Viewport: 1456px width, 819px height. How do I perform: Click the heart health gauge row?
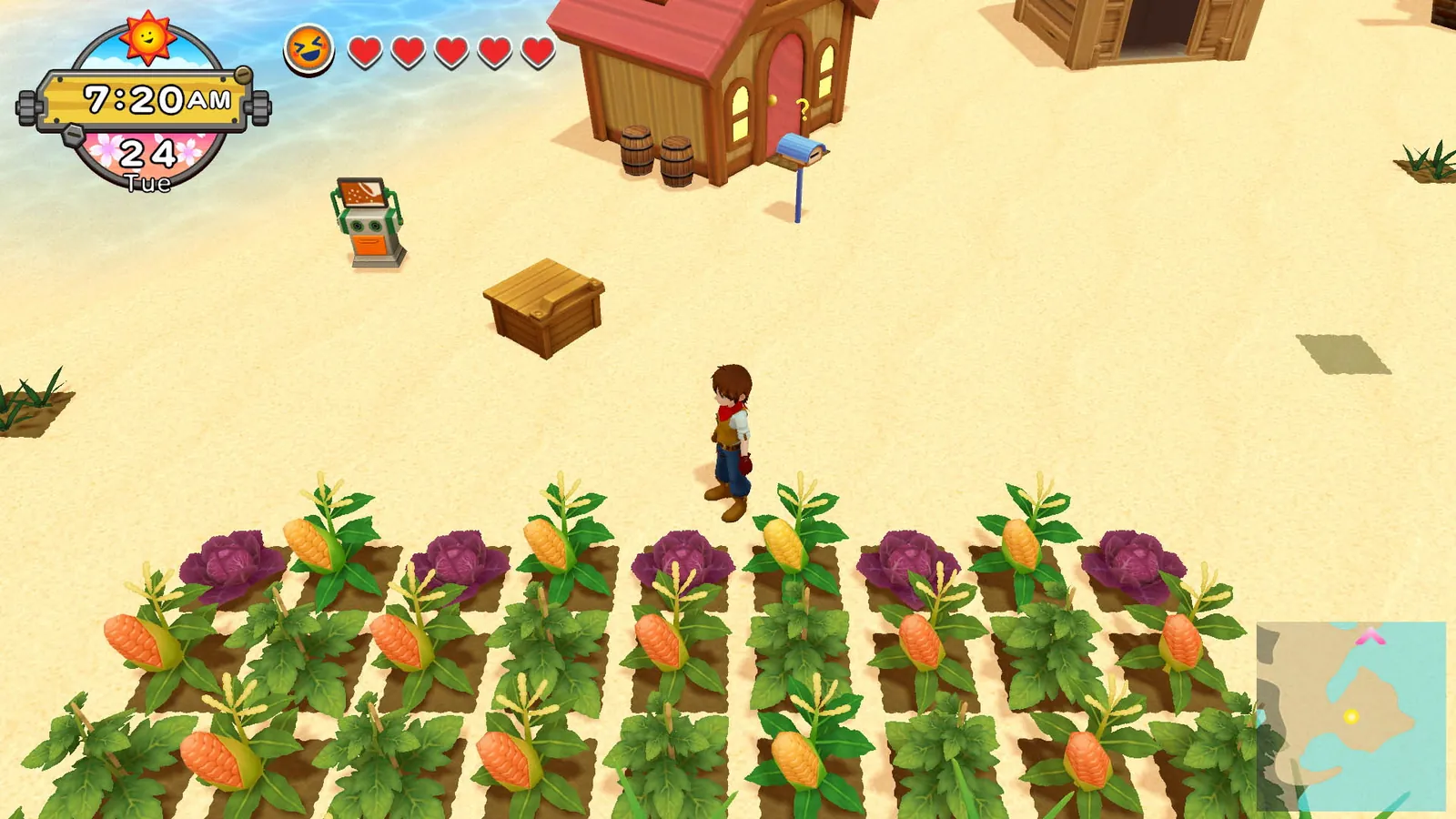[451, 52]
